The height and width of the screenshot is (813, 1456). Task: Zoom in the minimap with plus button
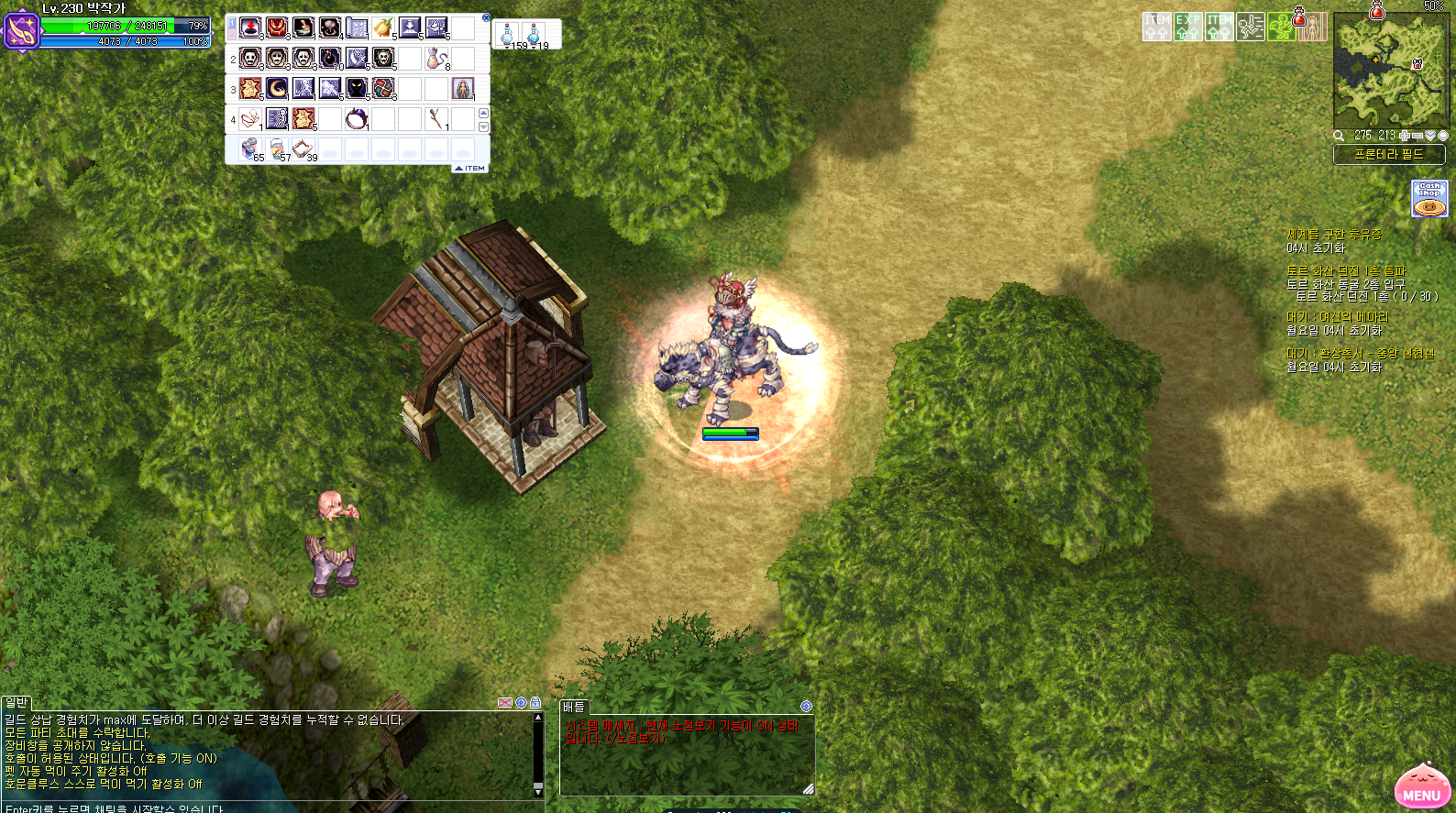coord(1404,136)
